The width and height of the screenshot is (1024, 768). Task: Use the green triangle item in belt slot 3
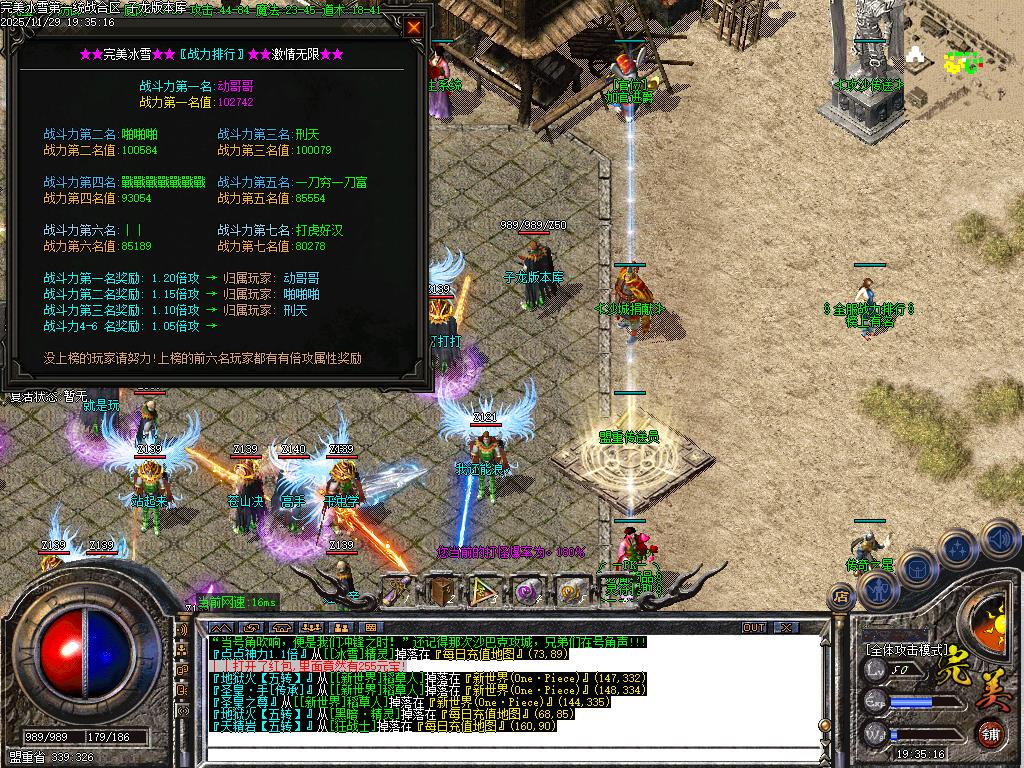point(485,592)
